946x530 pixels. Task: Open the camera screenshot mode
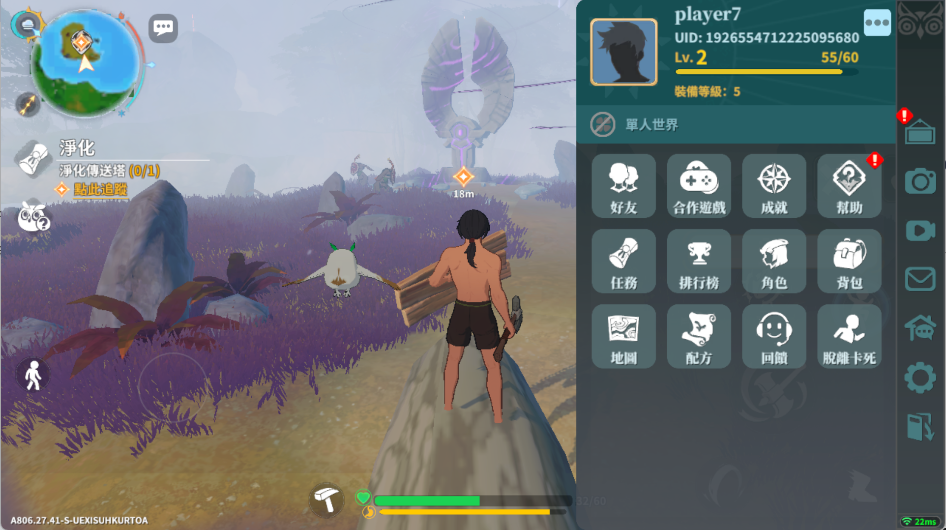[919, 181]
